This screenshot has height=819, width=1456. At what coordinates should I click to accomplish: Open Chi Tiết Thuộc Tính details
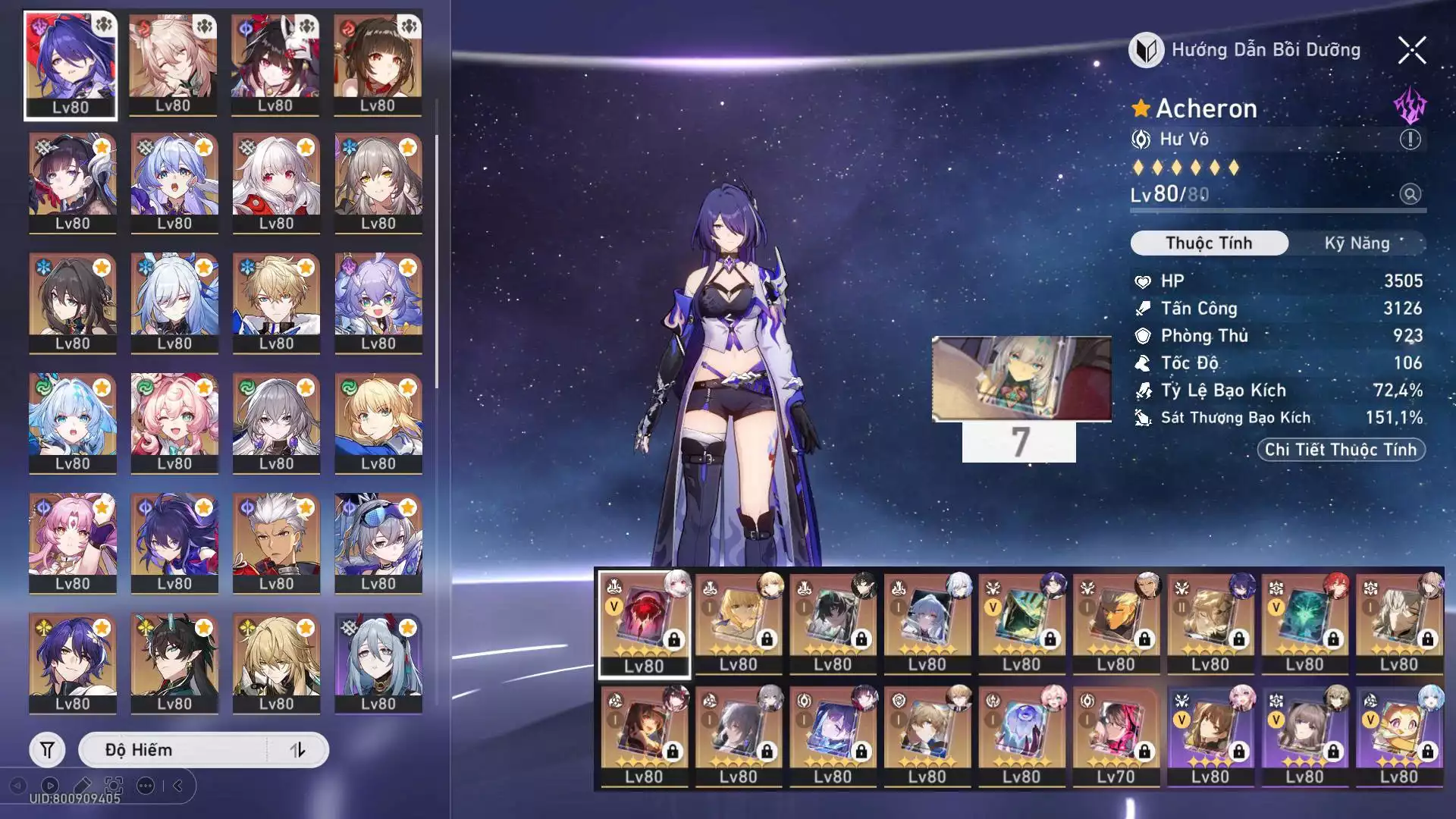click(x=1341, y=450)
